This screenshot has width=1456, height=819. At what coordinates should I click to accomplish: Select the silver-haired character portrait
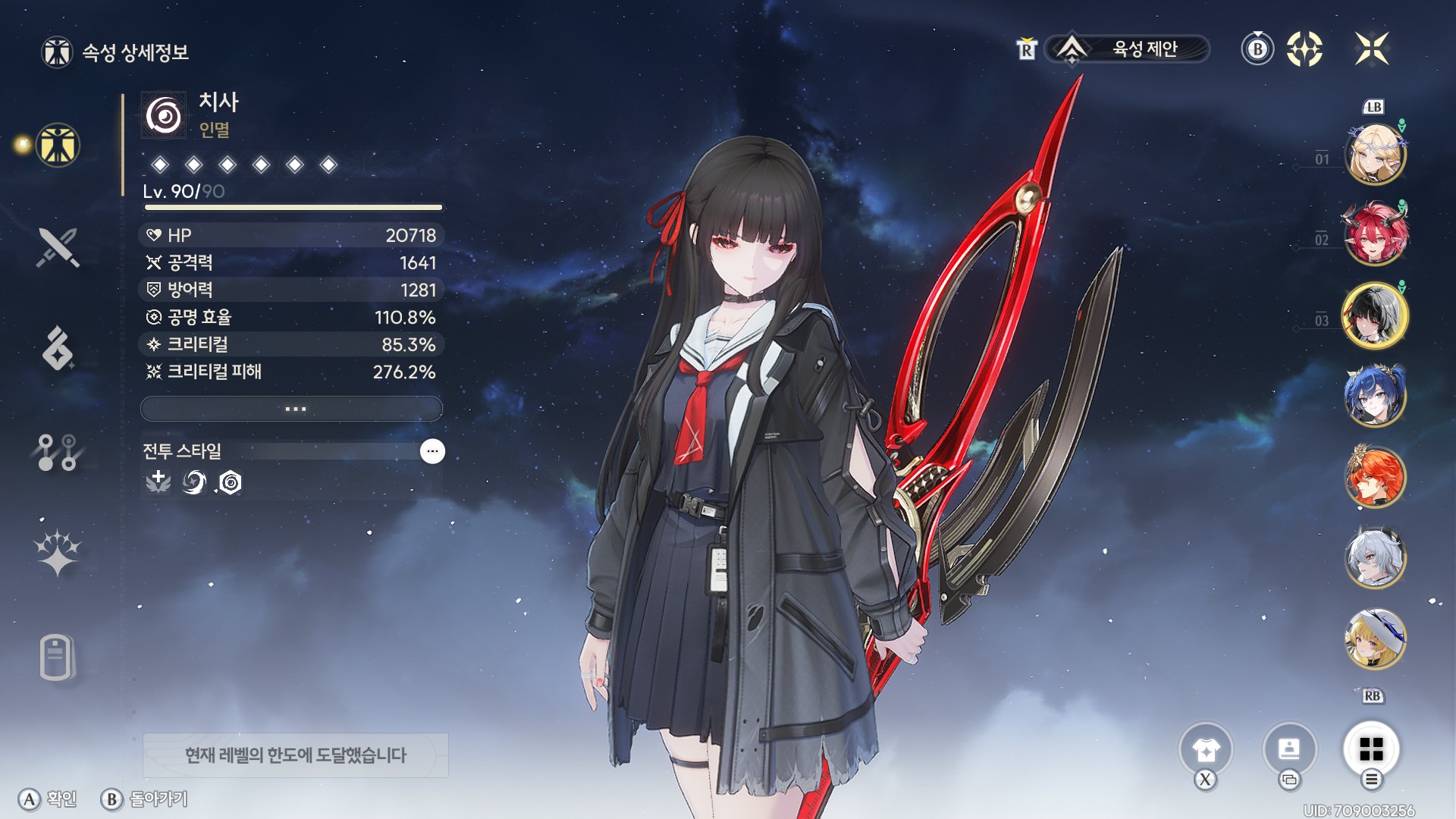tap(1375, 558)
